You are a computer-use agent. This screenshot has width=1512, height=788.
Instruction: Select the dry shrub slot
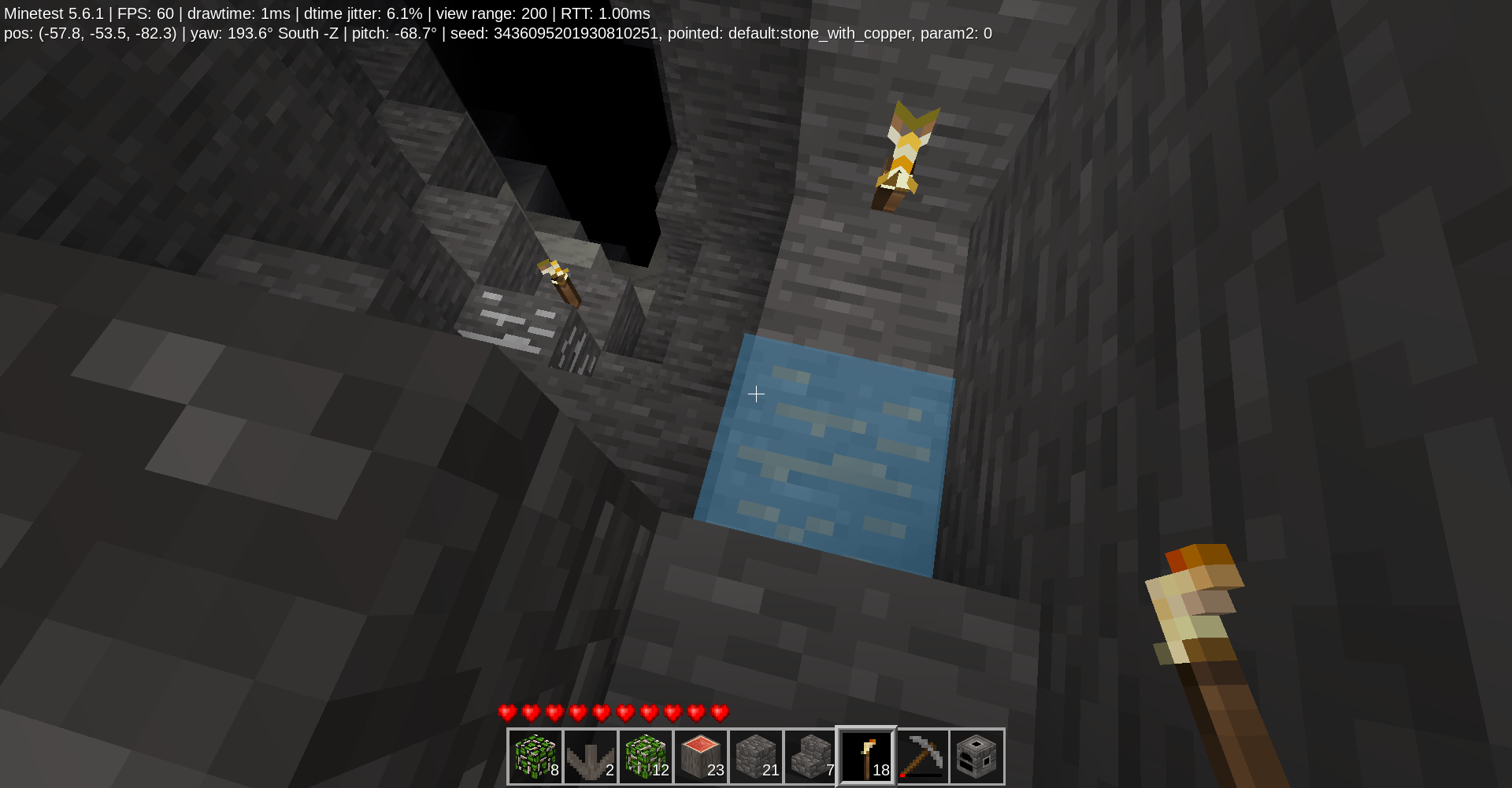(591, 757)
